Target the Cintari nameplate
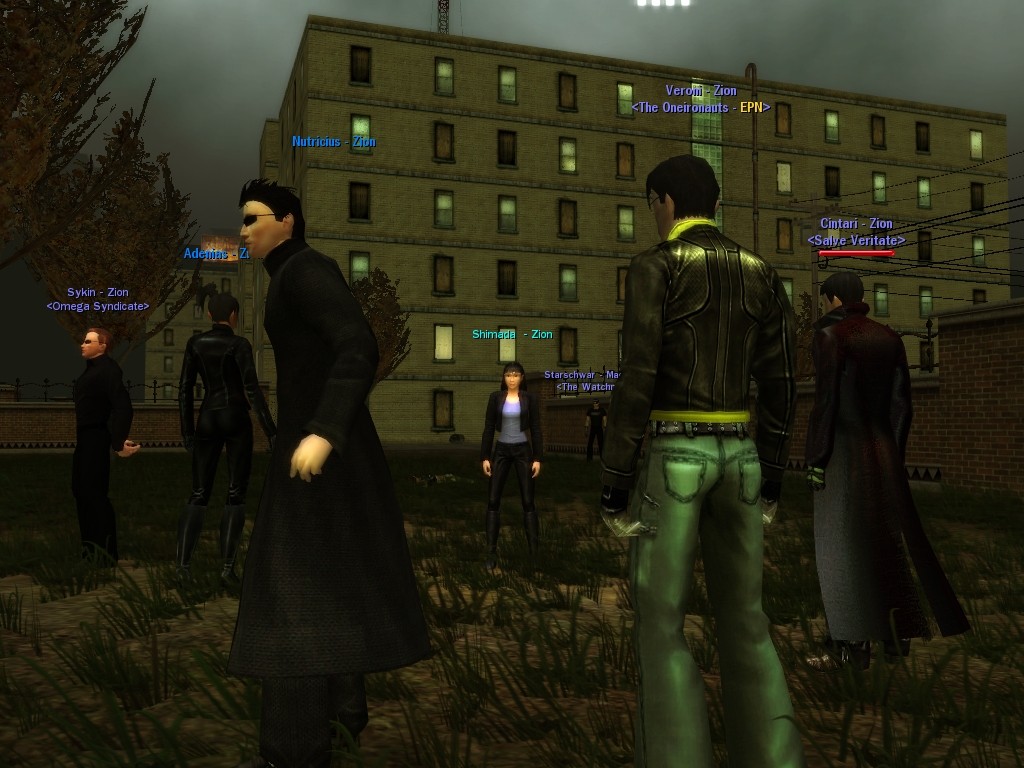The image size is (1024, 768). pyautogui.click(x=856, y=224)
